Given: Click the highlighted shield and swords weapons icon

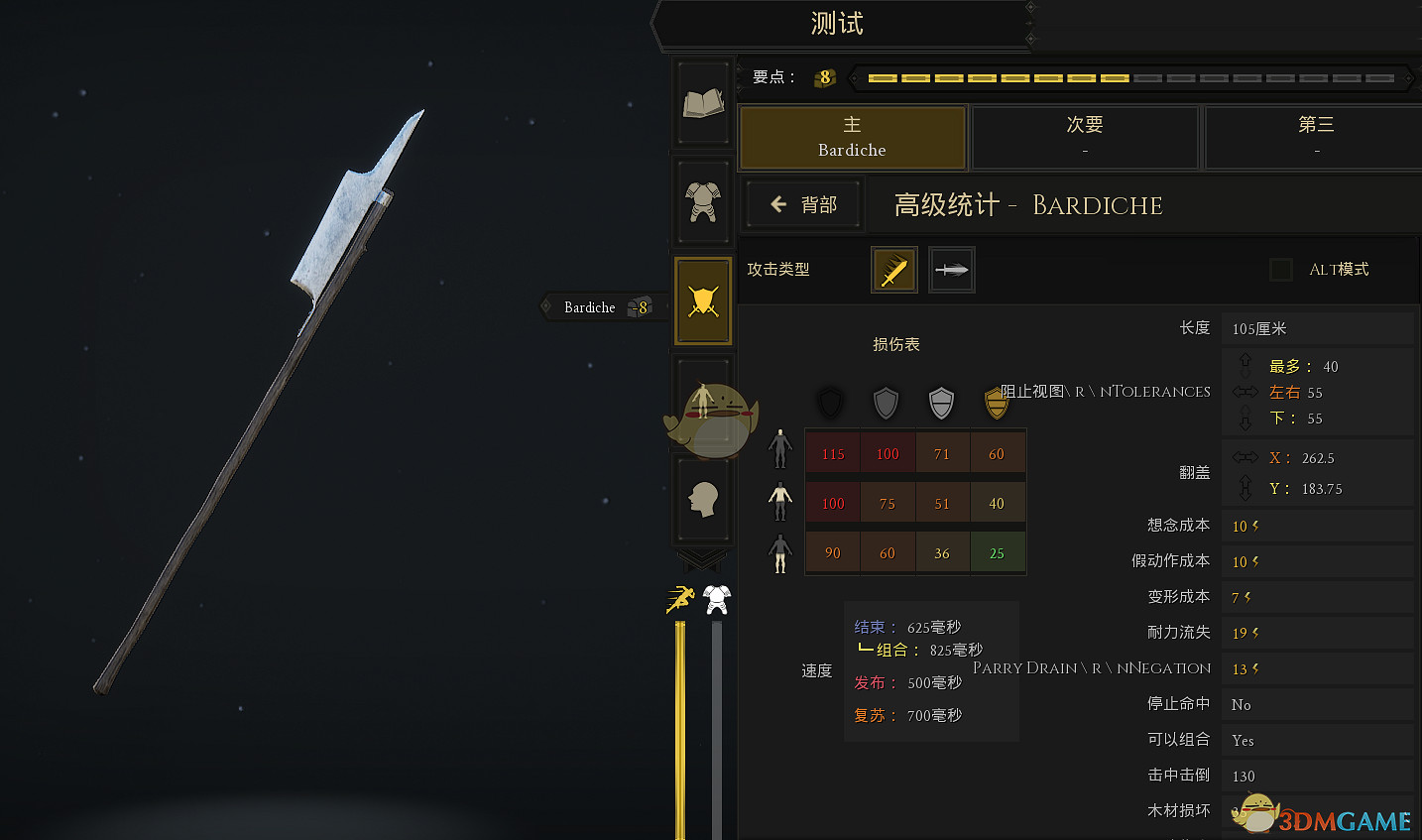Looking at the screenshot, I should click(702, 300).
